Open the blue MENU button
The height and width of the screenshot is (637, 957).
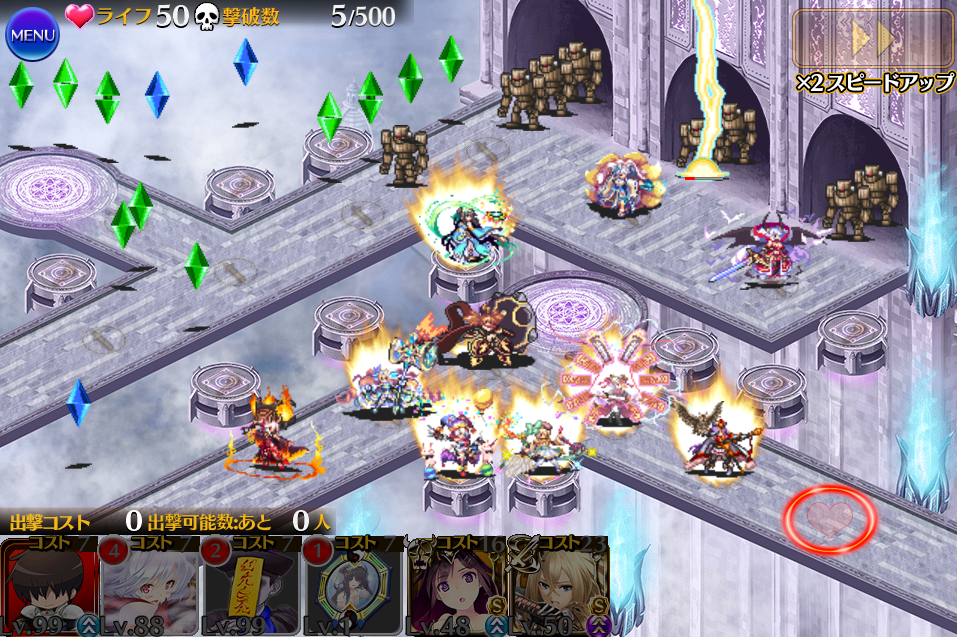(32, 35)
